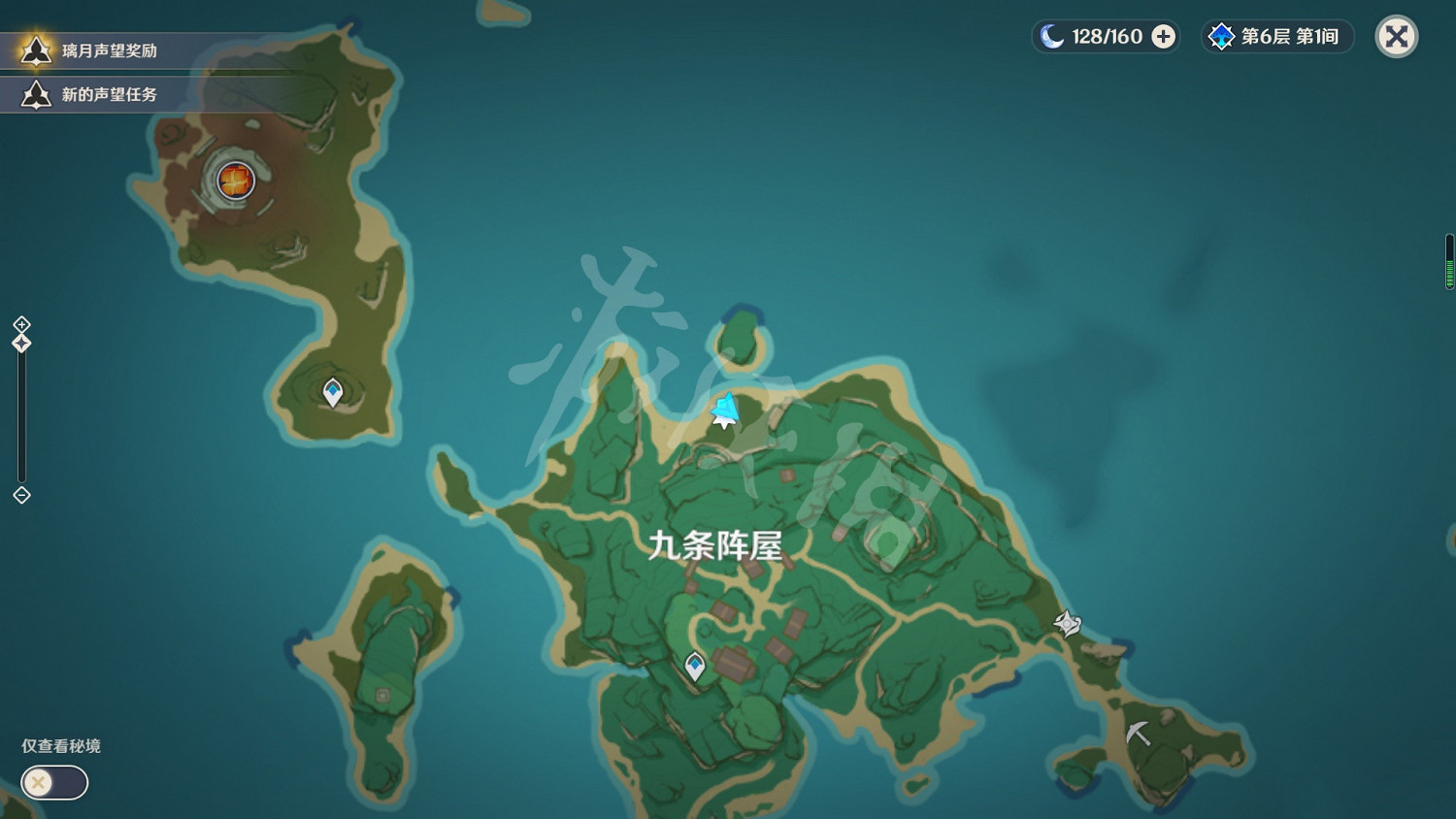This screenshot has width=1456, height=819.
Task: Click the Abyss diamond icon beside 第6层 第1间
Action: tap(1219, 36)
